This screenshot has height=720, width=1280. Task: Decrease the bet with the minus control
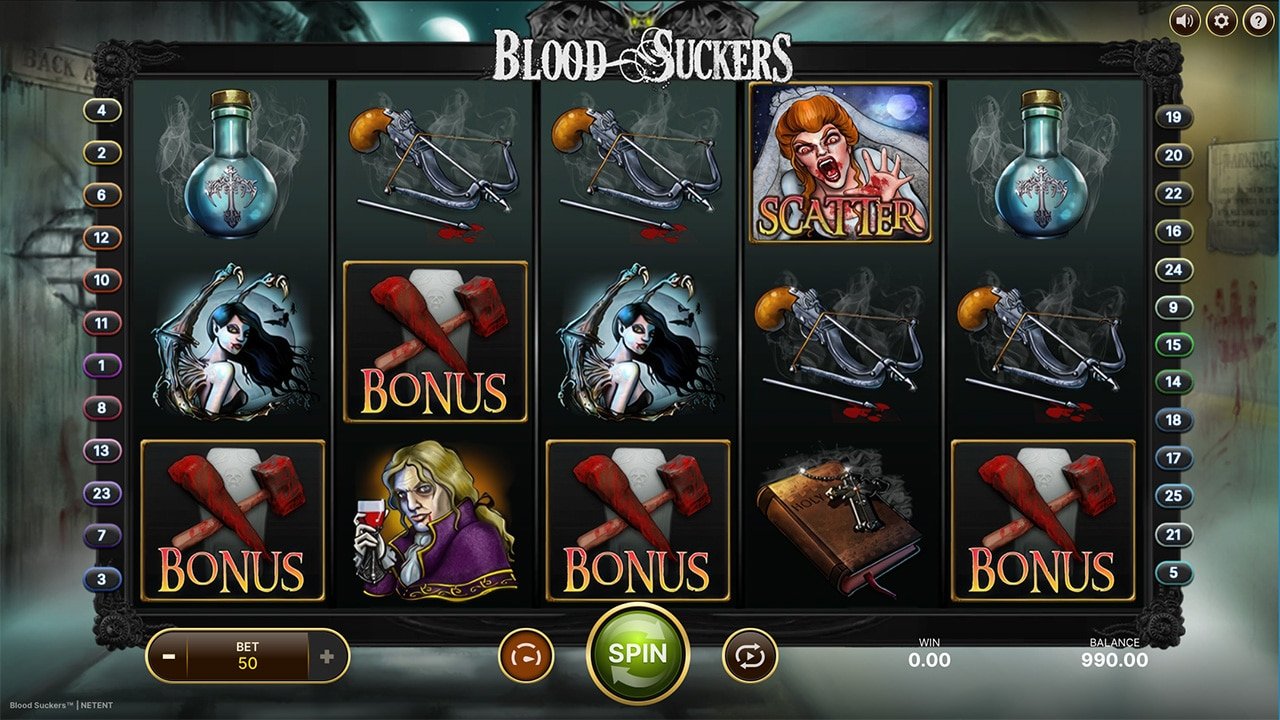pyautogui.click(x=167, y=655)
